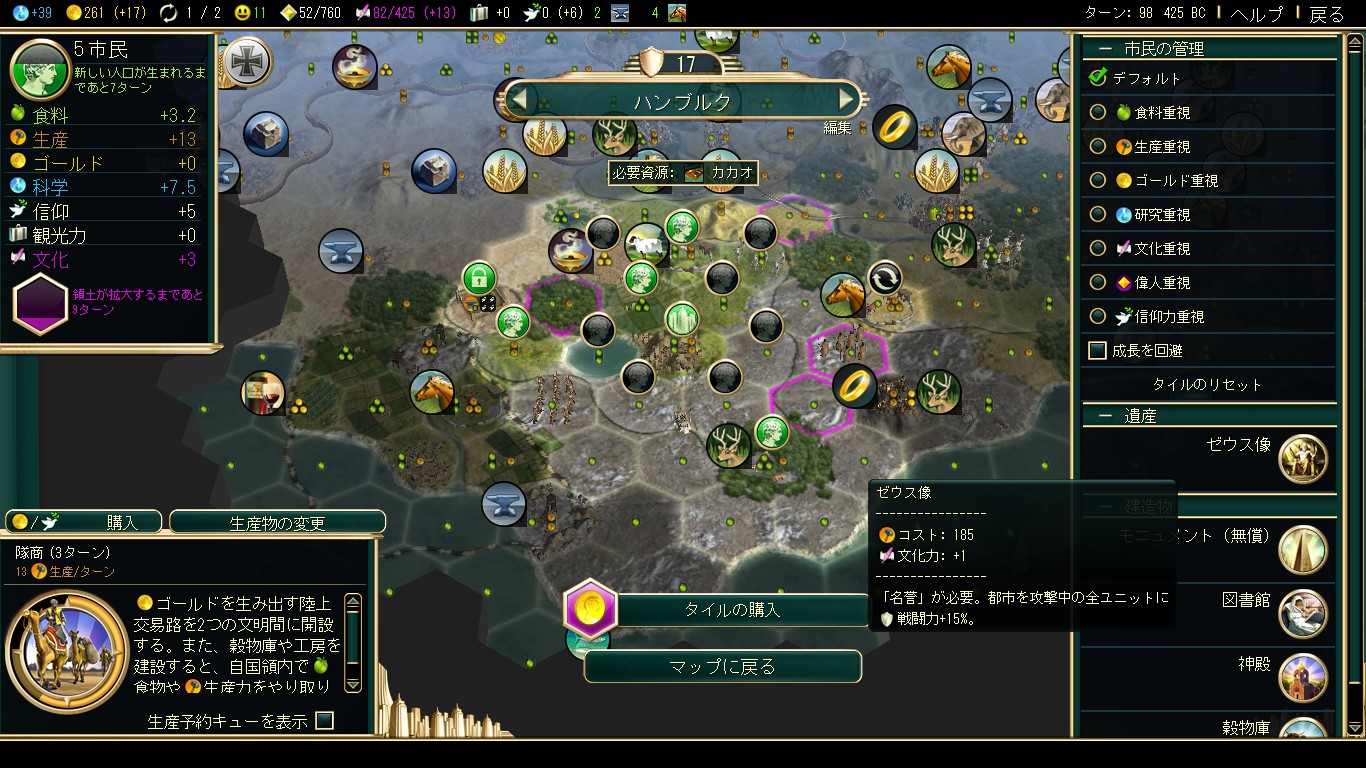Click the タイルの購入 buy tile button

tap(732, 609)
